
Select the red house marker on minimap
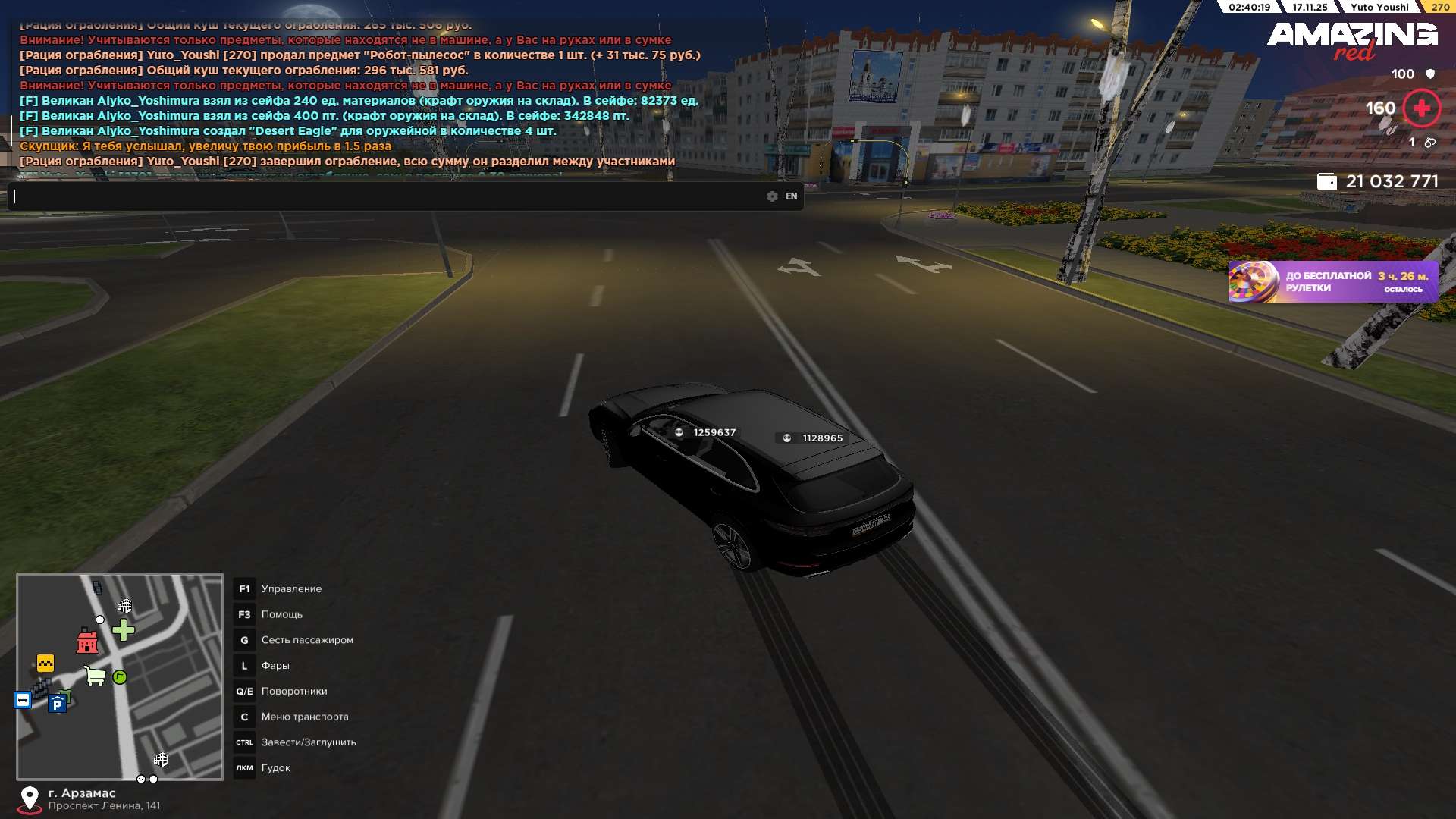point(87,642)
